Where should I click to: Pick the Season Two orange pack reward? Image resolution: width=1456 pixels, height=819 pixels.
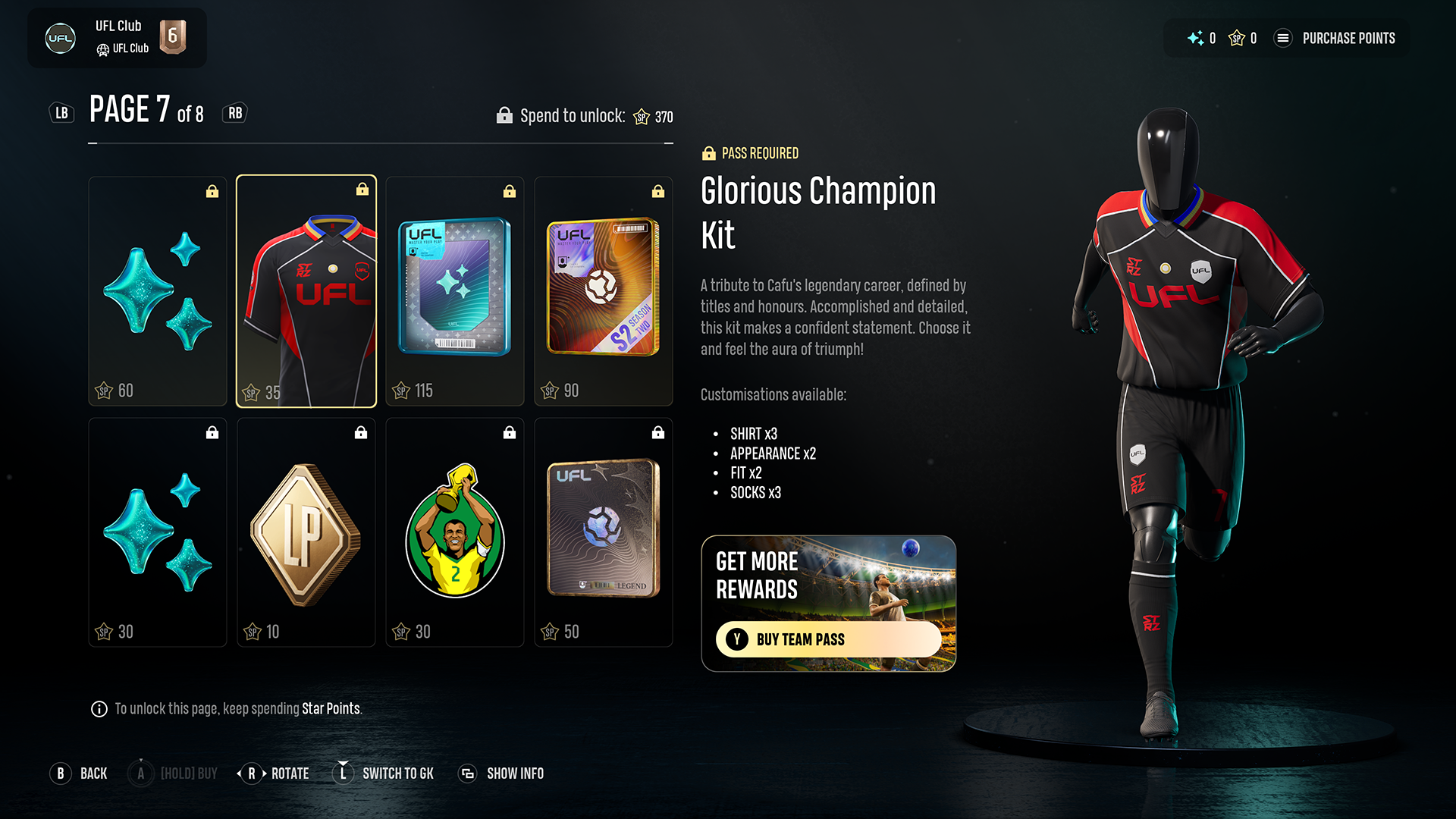tap(604, 292)
